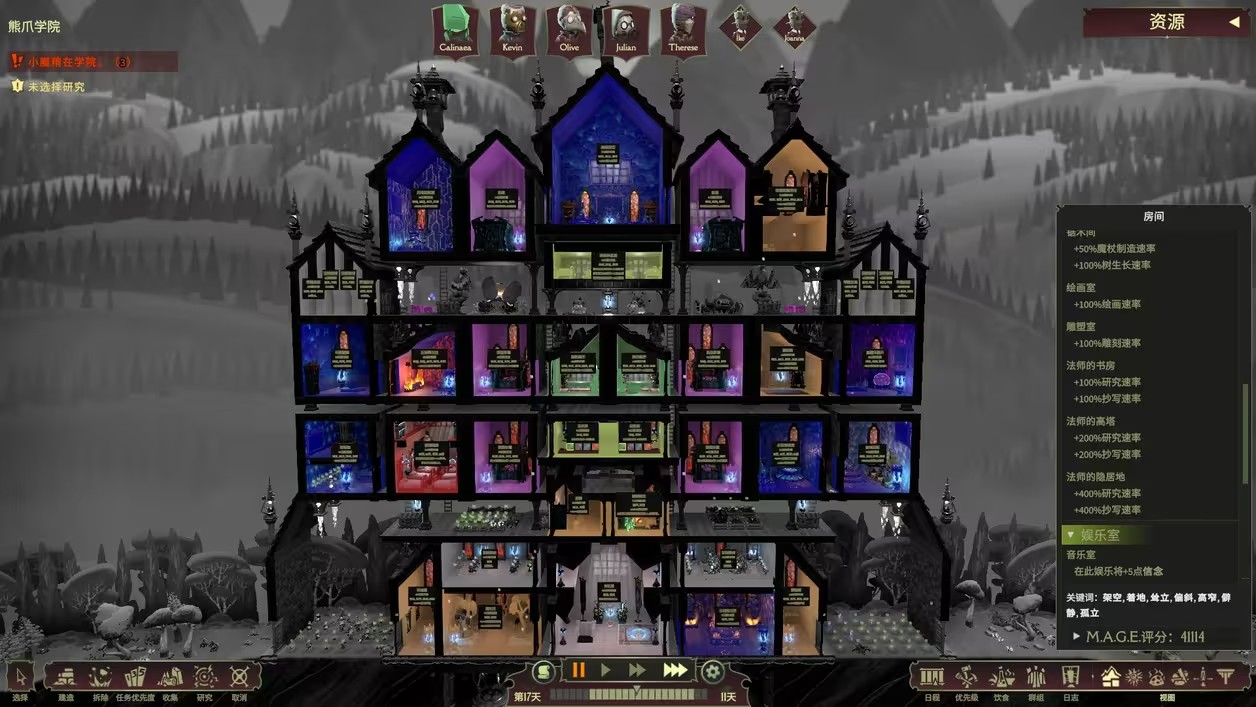The width and height of the screenshot is (1256, 707).
Task: Open the 研究 research screen
Action: [x=205, y=677]
